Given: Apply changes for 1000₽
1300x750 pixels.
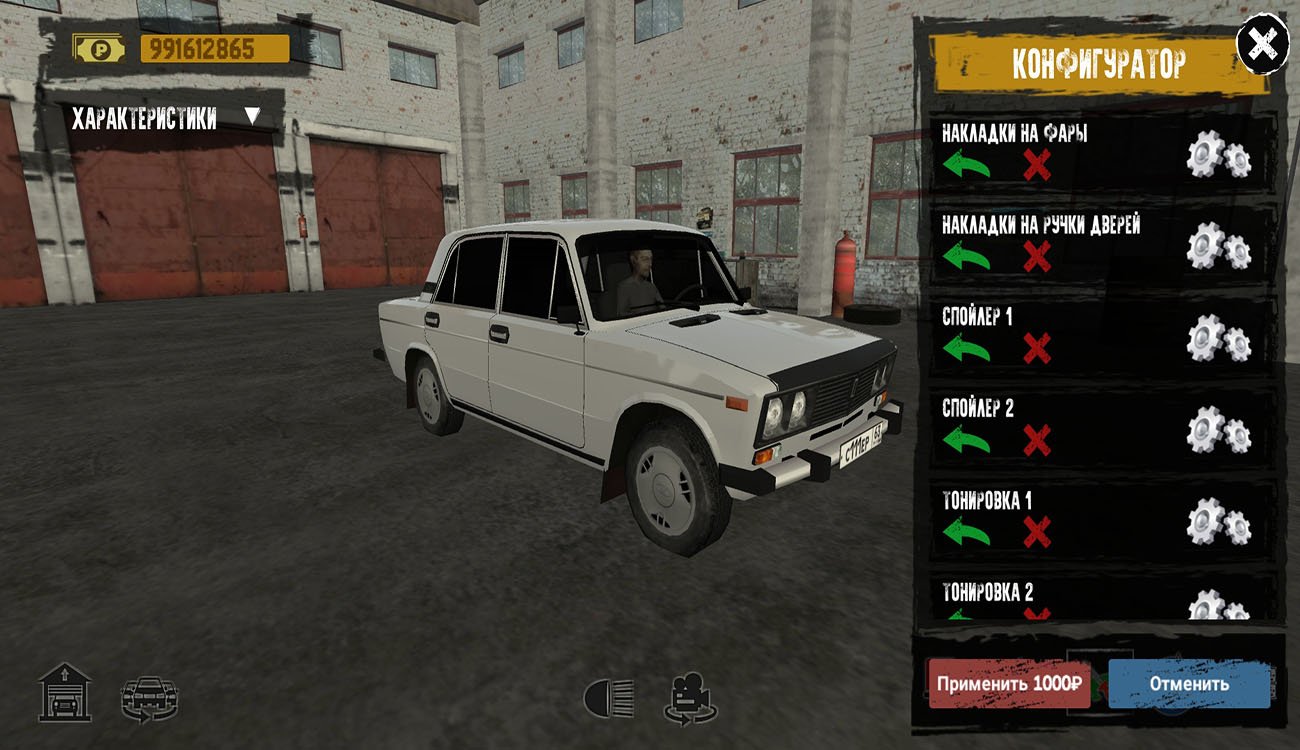Looking at the screenshot, I should (1009, 684).
